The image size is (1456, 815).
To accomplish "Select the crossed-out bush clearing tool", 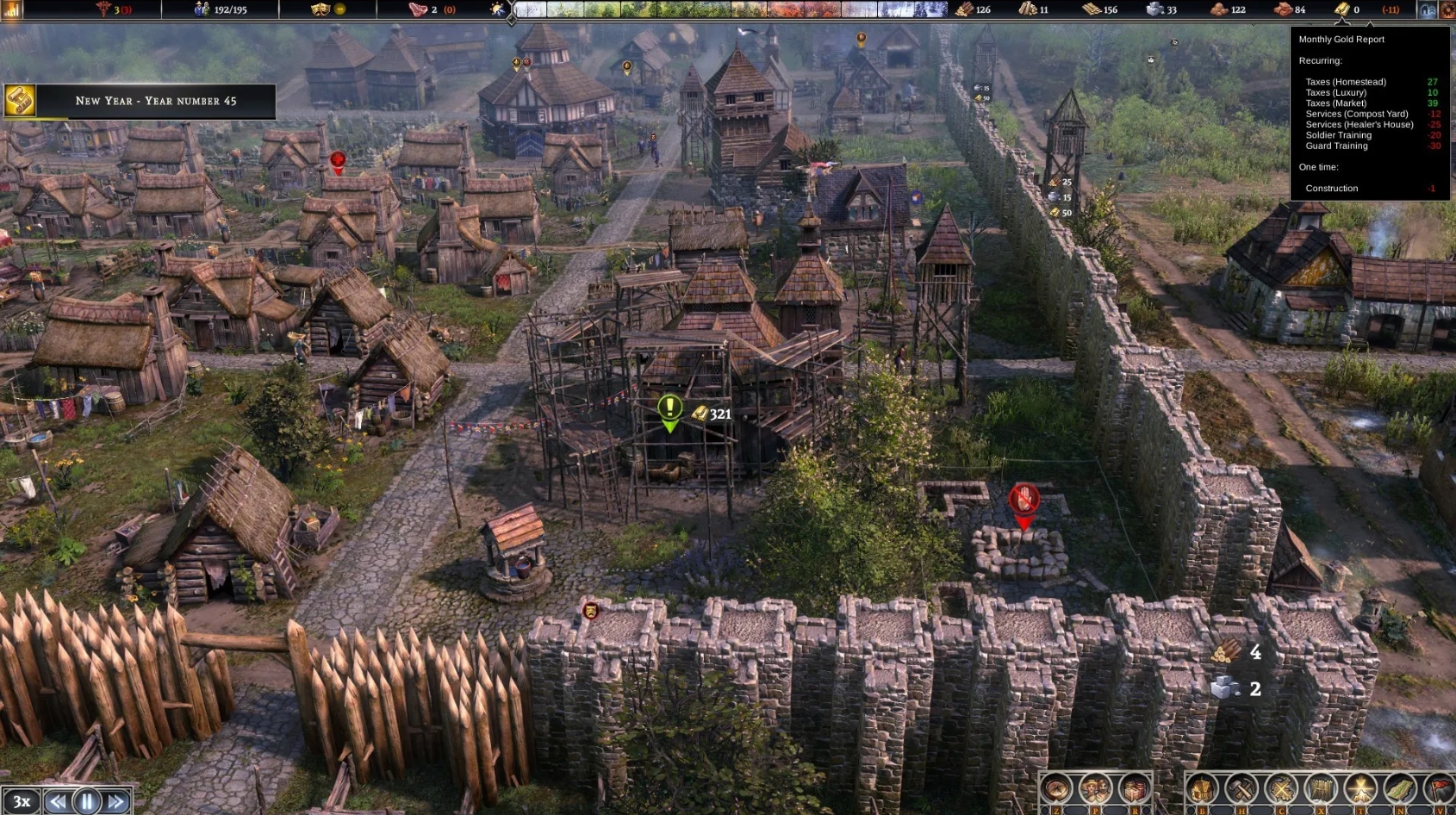I will click(x=1281, y=789).
